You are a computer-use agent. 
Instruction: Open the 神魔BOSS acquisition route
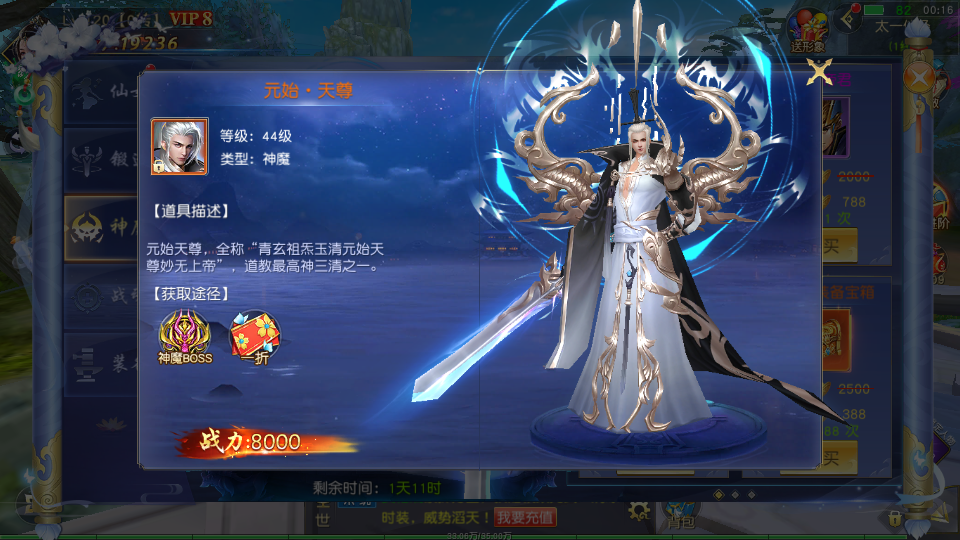[185, 336]
